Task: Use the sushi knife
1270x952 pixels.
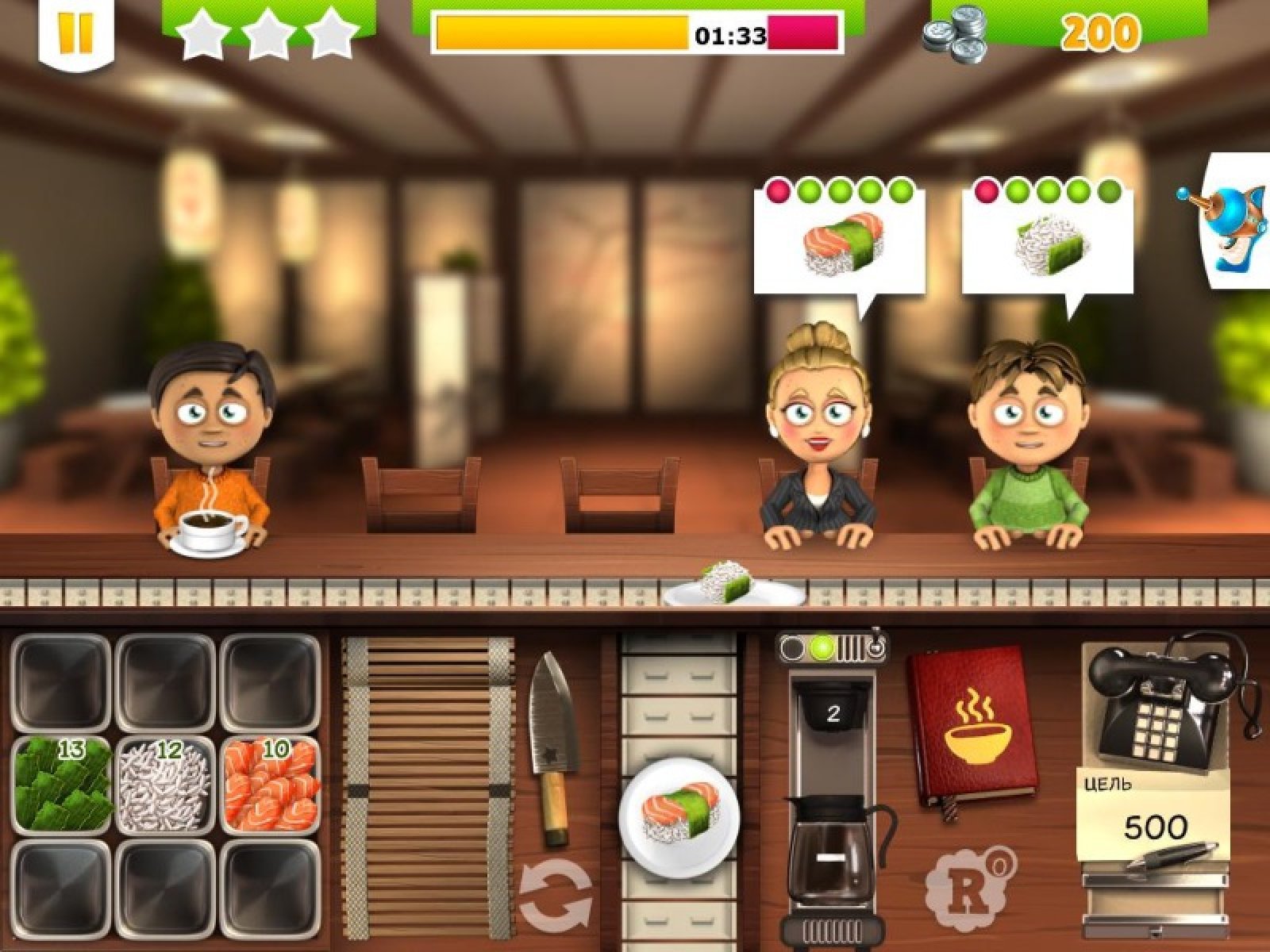Action: pyautogui.click(x=554, y=746)
